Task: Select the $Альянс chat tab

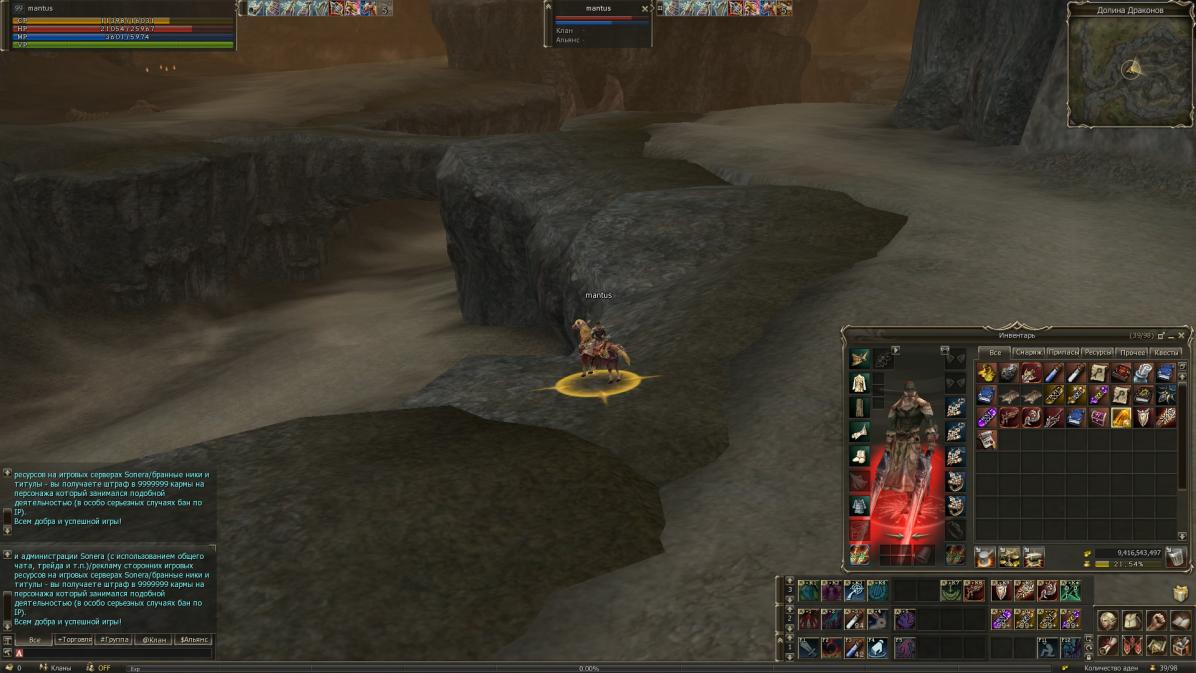Action: [193, 639]
